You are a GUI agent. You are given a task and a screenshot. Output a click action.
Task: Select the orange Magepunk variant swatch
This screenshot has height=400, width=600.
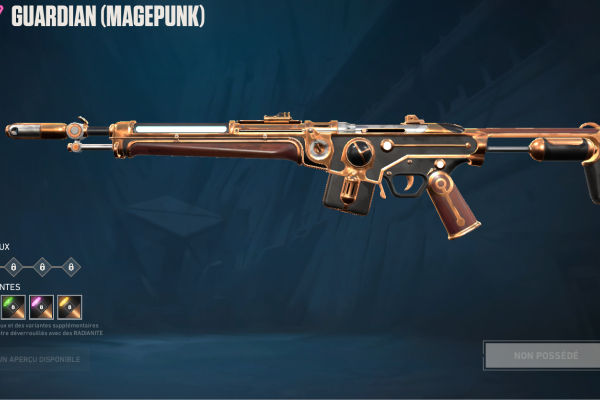69,307
